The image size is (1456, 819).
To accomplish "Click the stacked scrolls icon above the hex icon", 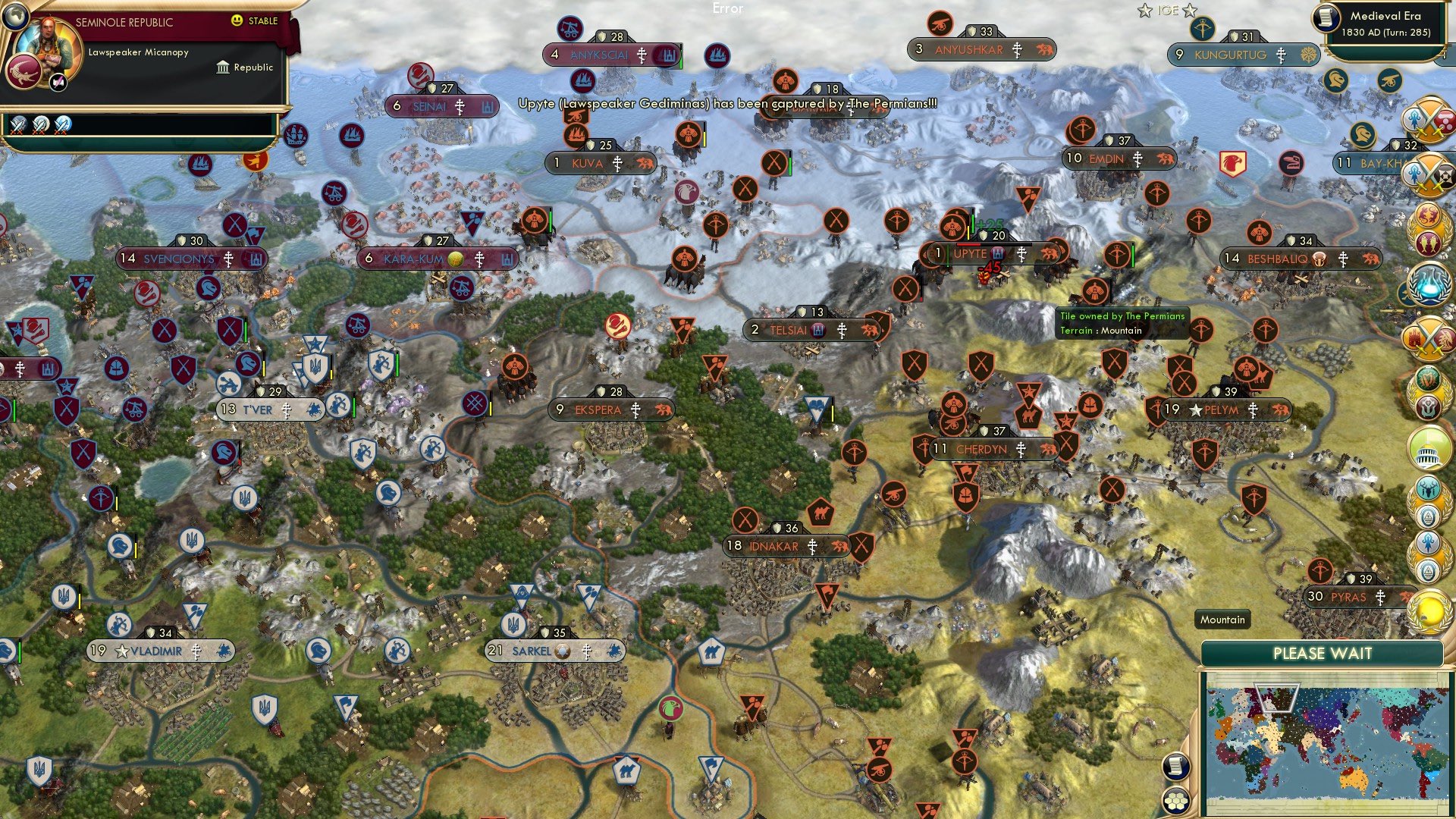I will [x=1176, y=767].
